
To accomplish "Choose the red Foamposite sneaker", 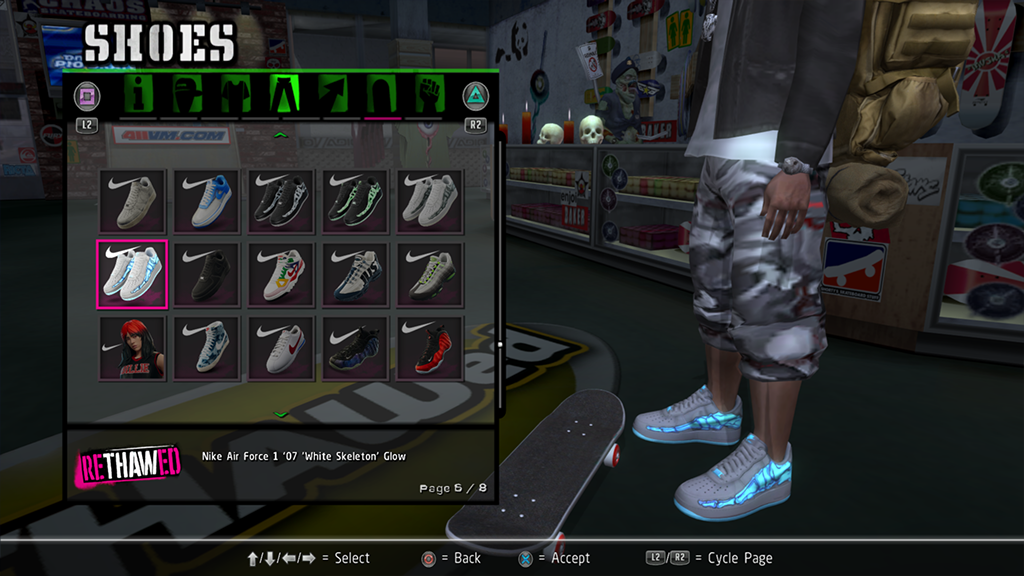I will pos(431,348).
